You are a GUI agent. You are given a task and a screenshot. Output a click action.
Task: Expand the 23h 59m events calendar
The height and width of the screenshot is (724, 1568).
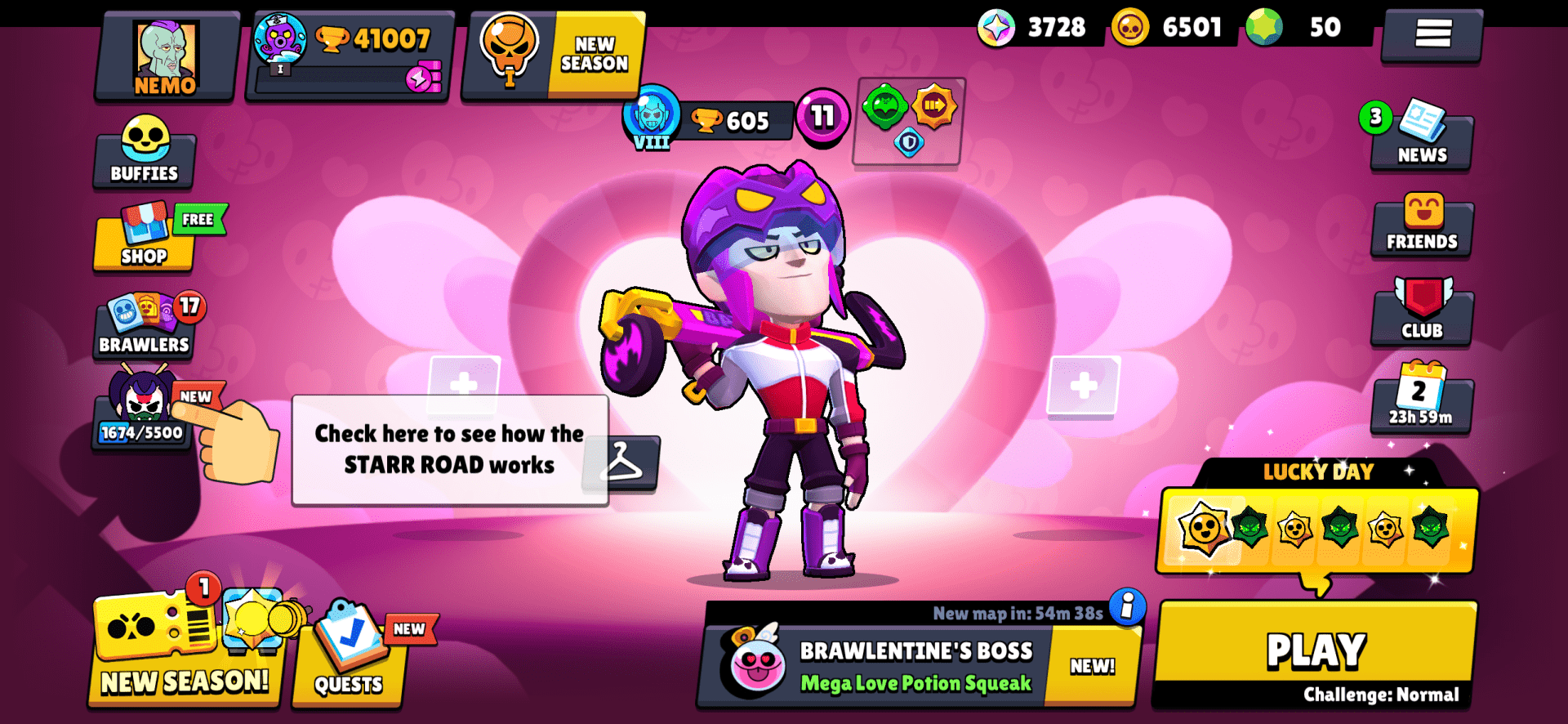(x=1421, y=404)
